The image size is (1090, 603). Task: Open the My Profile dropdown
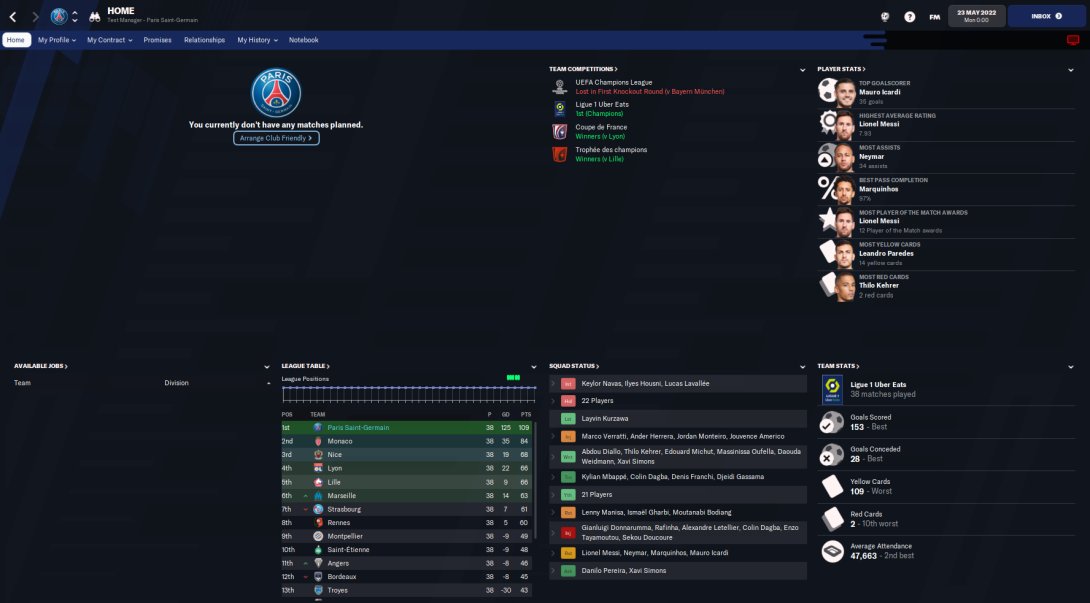[x=56, y=40]
